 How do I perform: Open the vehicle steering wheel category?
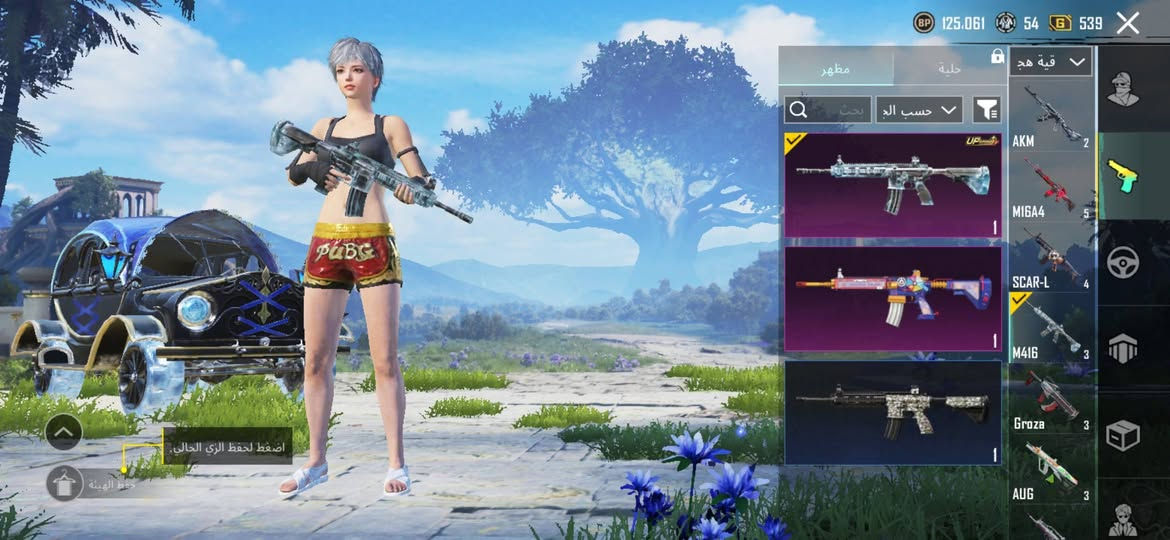[x=1123, y=262]
